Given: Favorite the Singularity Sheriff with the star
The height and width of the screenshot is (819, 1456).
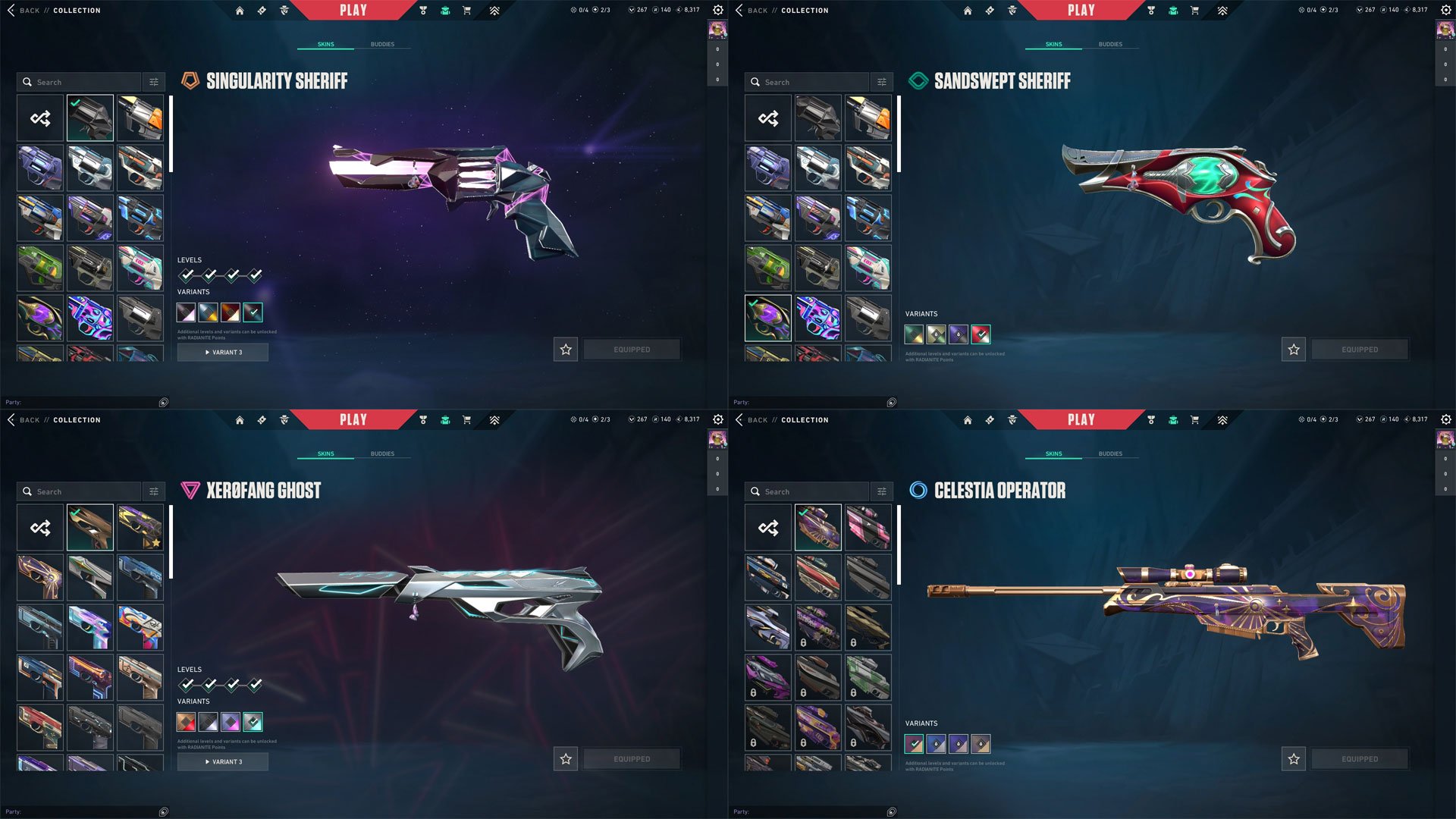Looking at the screenshot, I should click(x=565, y=349).
